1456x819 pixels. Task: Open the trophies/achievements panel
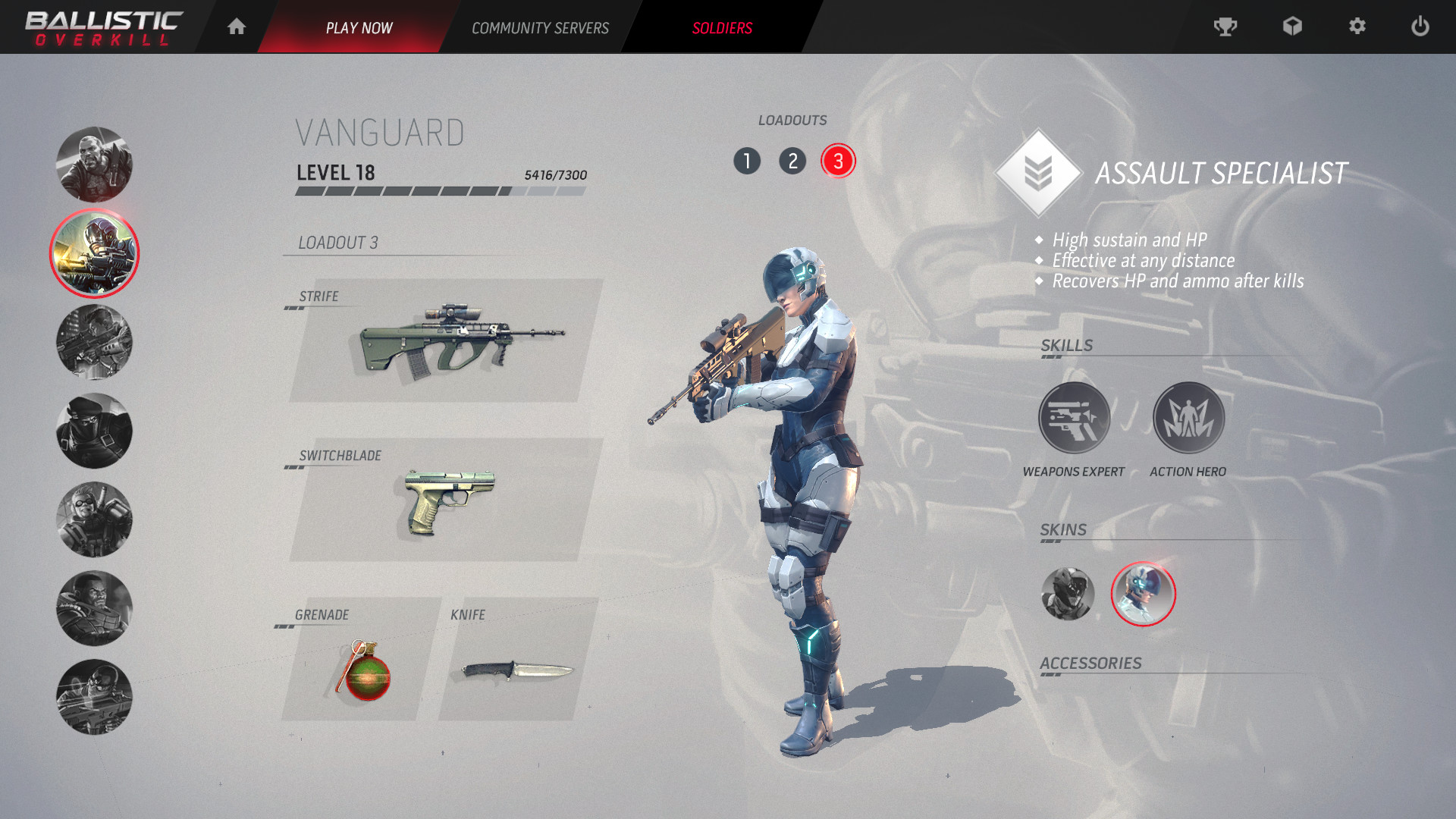pos(1226,27)
